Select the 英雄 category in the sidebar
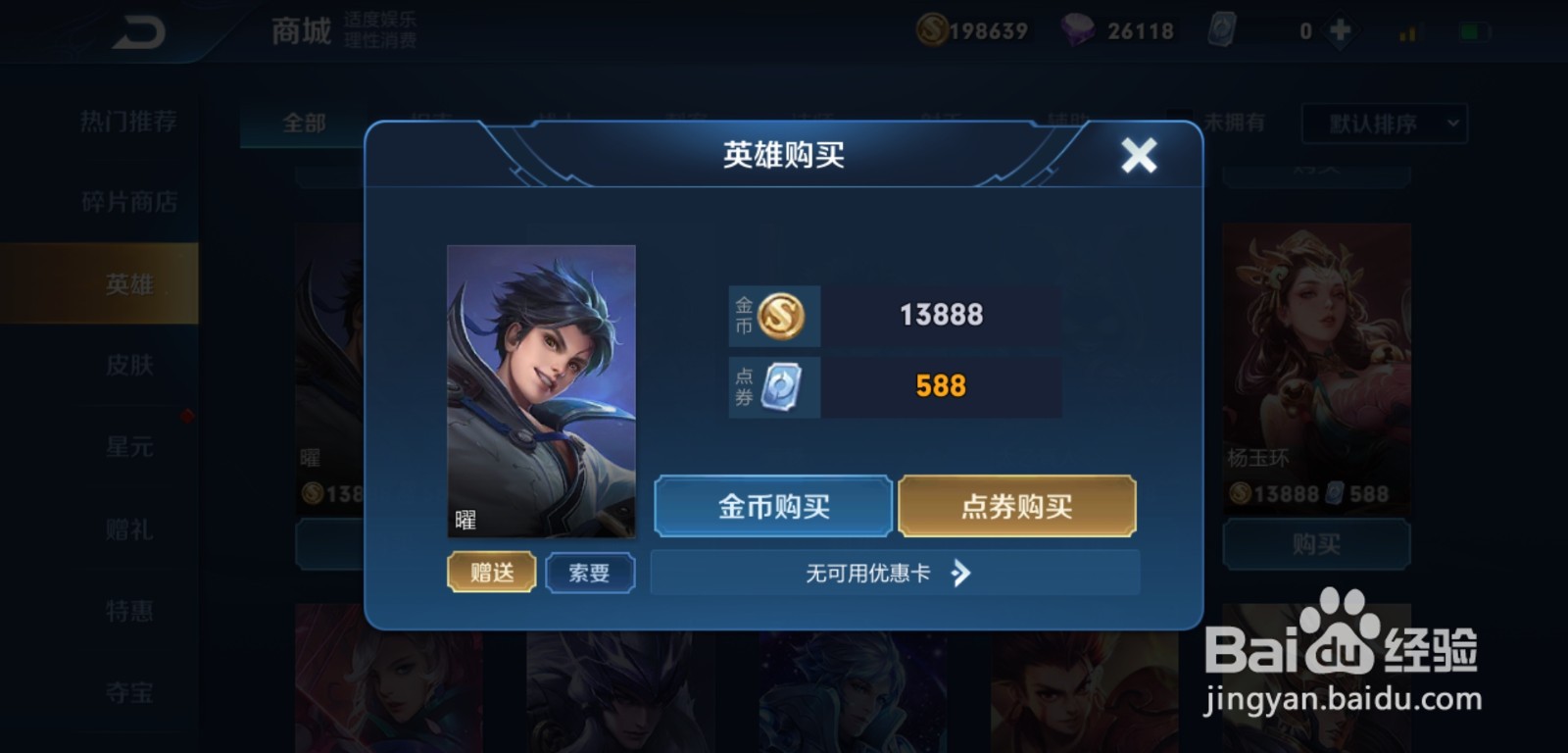This screenshot has width=1568, height=753. coord(127,281)
